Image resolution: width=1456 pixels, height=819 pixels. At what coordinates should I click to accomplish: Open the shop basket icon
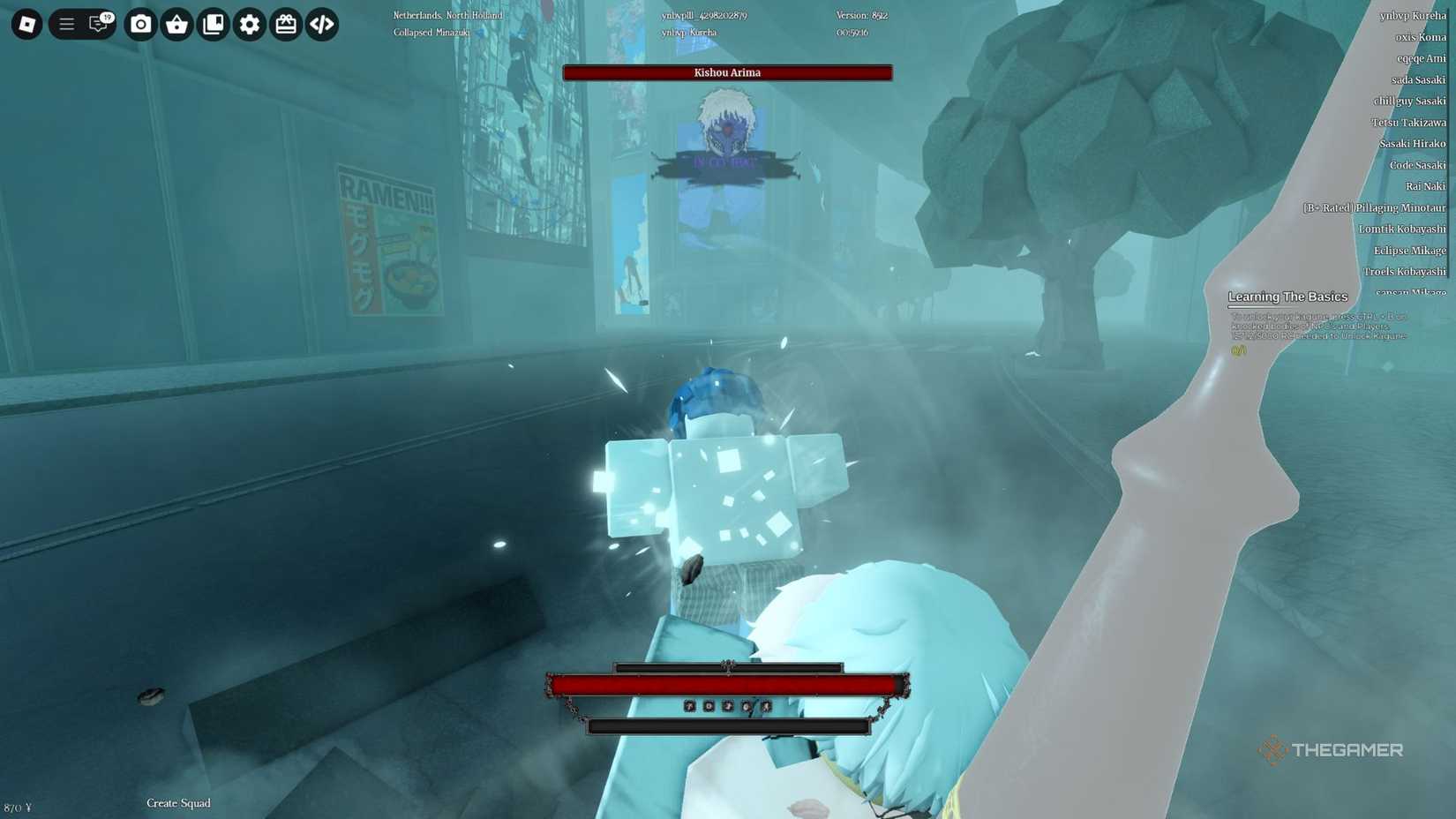pyautogui.click(x=176, y=25)
